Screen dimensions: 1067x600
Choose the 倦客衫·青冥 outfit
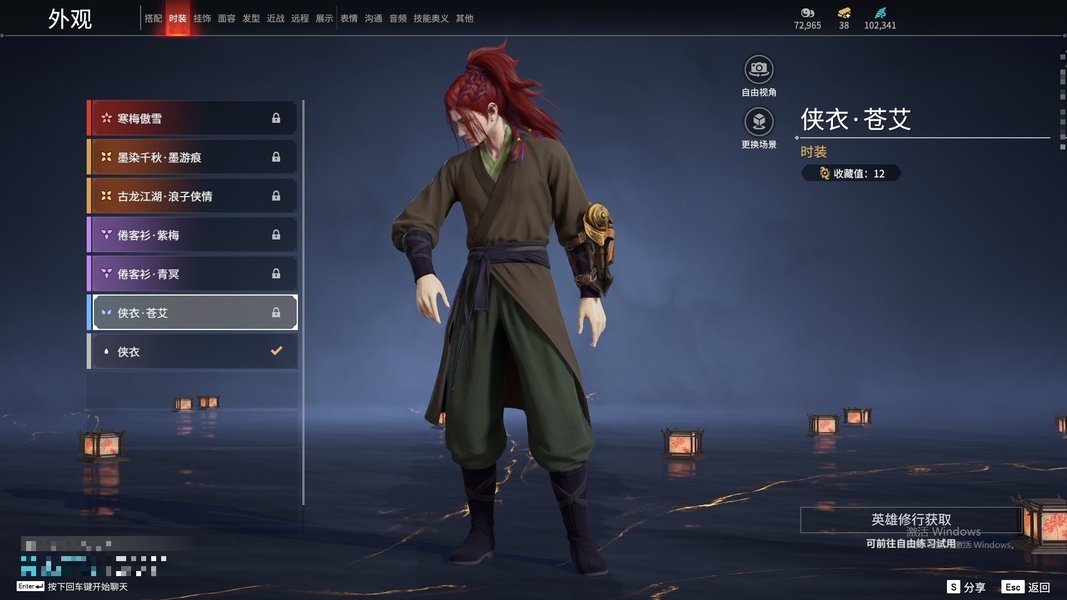[x=192, y=274]
